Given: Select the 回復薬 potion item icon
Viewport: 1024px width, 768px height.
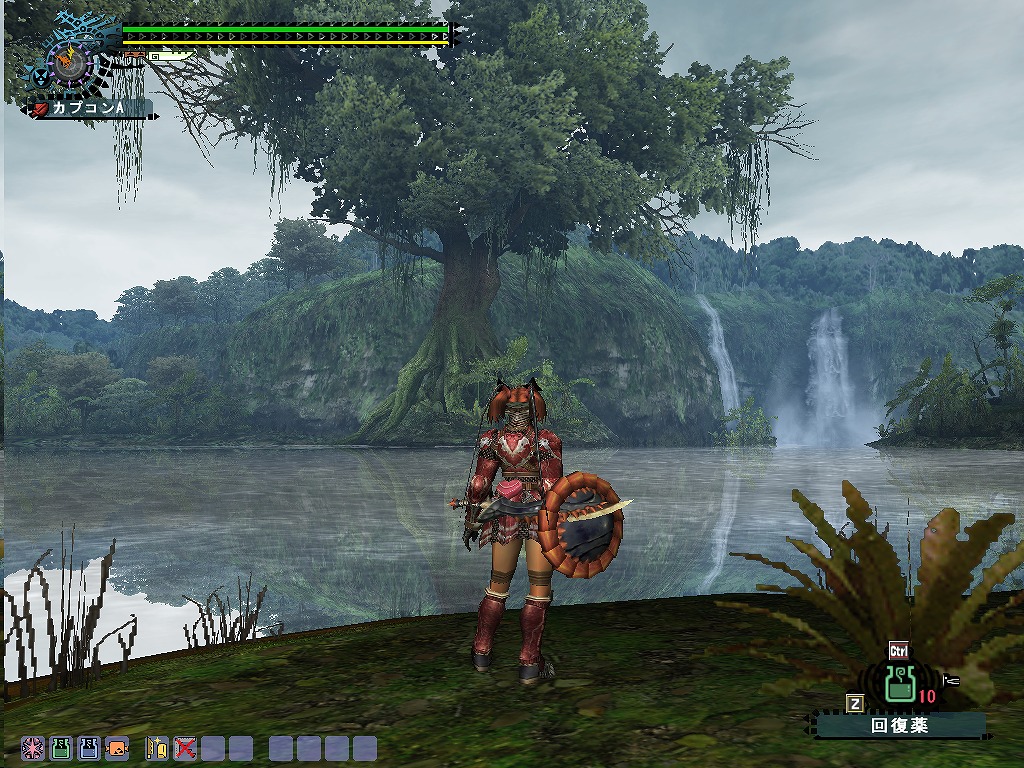Looking at the screenshot, I should click(x=899, y=685).
